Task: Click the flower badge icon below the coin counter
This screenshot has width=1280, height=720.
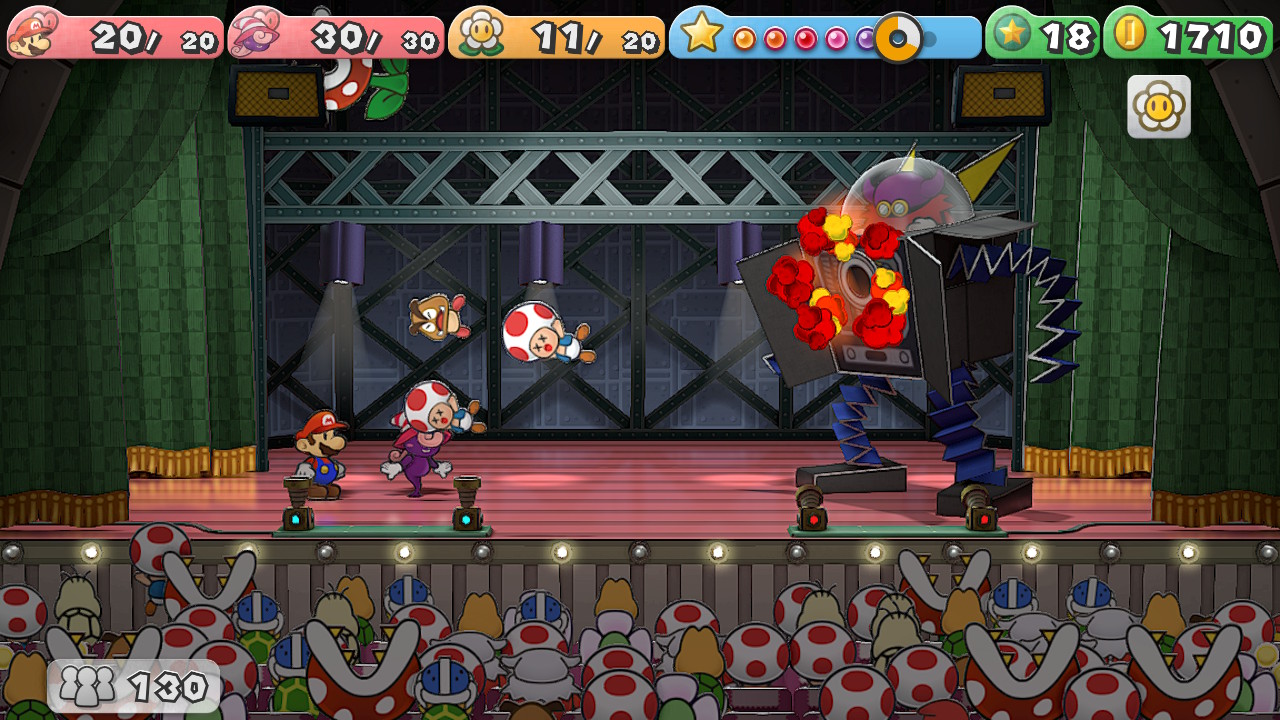Action: (x=1159, y=106)
